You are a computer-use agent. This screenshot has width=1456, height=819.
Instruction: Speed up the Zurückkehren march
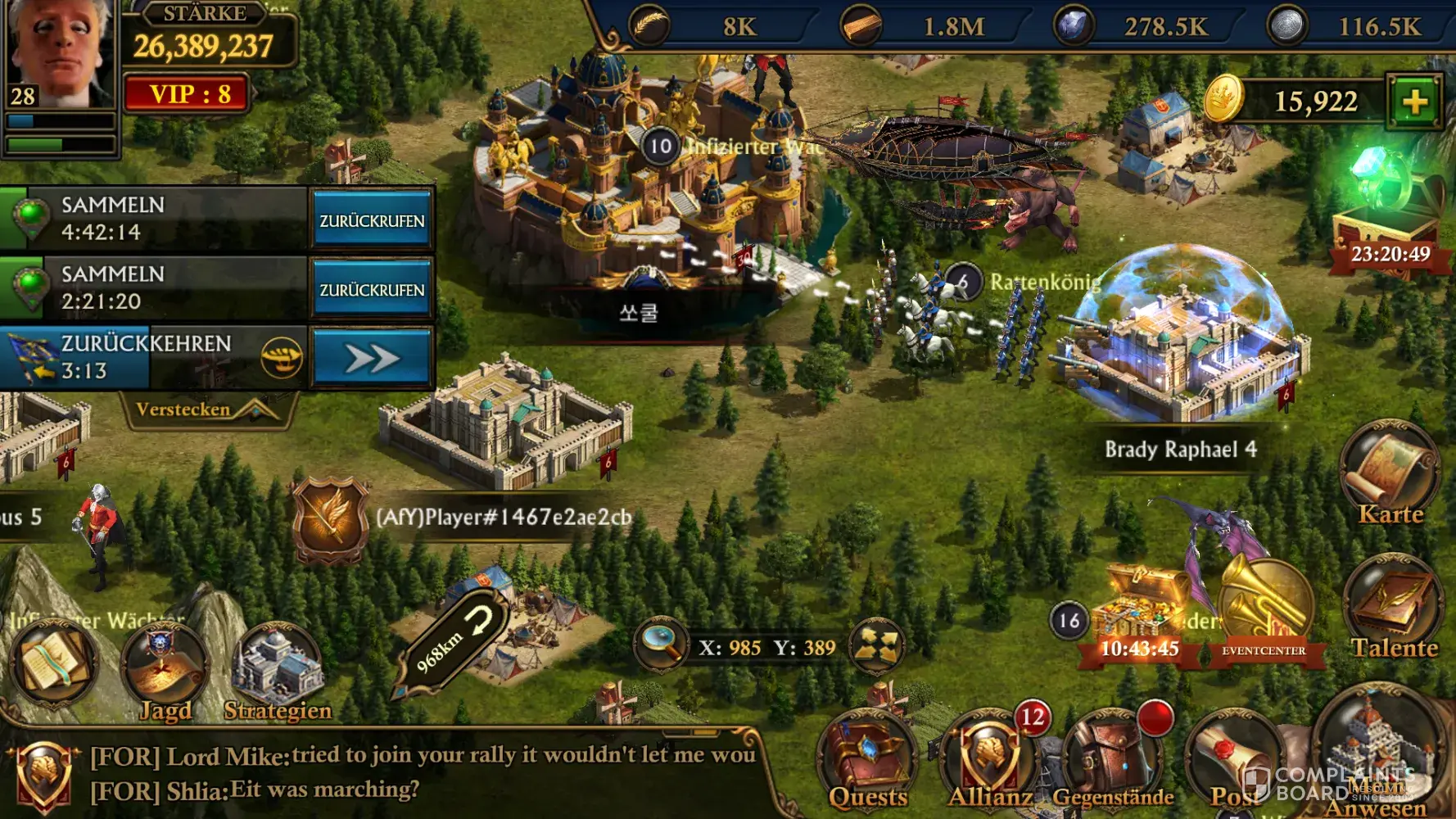click(372, 359)
